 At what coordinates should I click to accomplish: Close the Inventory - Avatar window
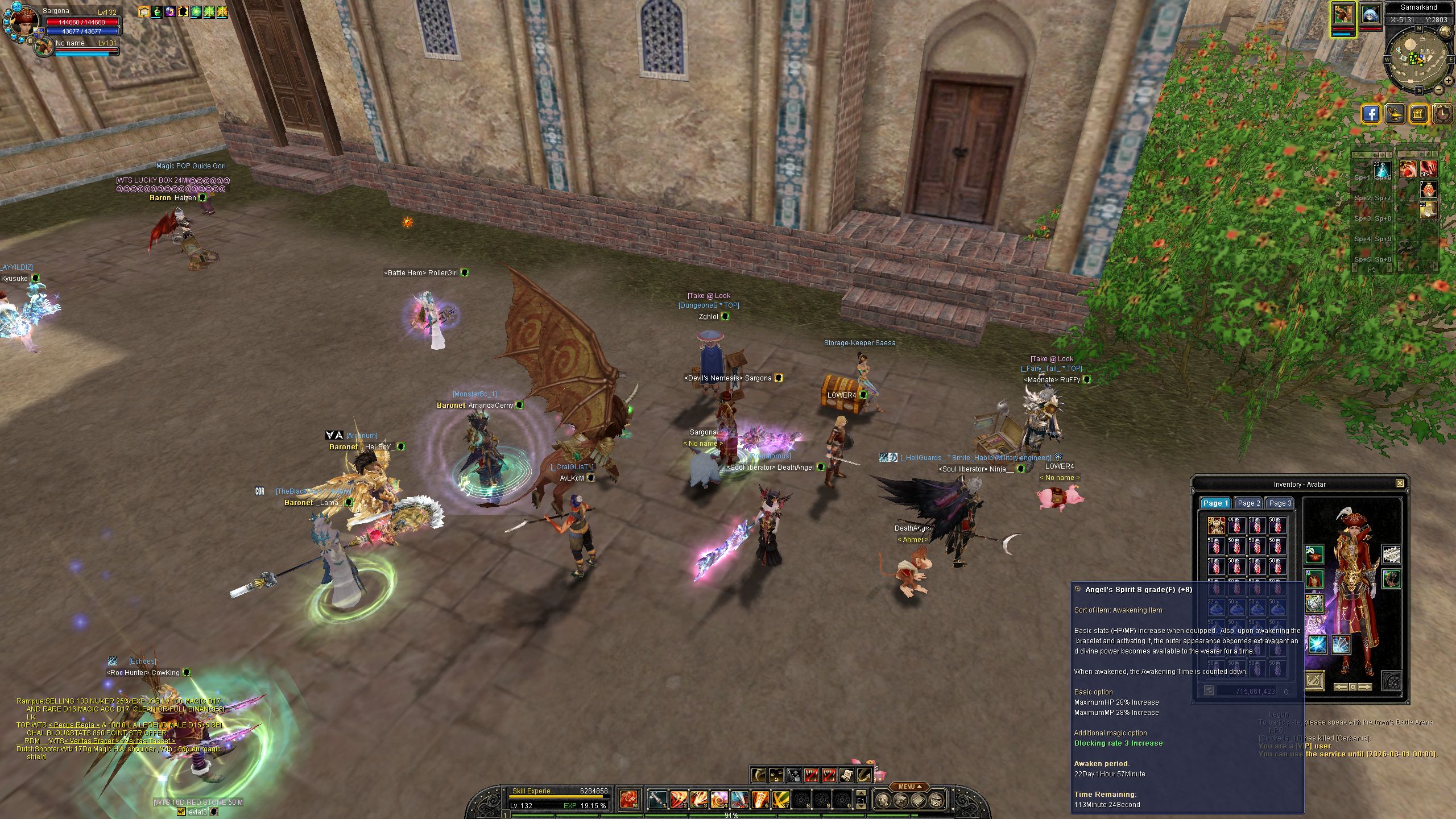click(x=1400, y=483)
